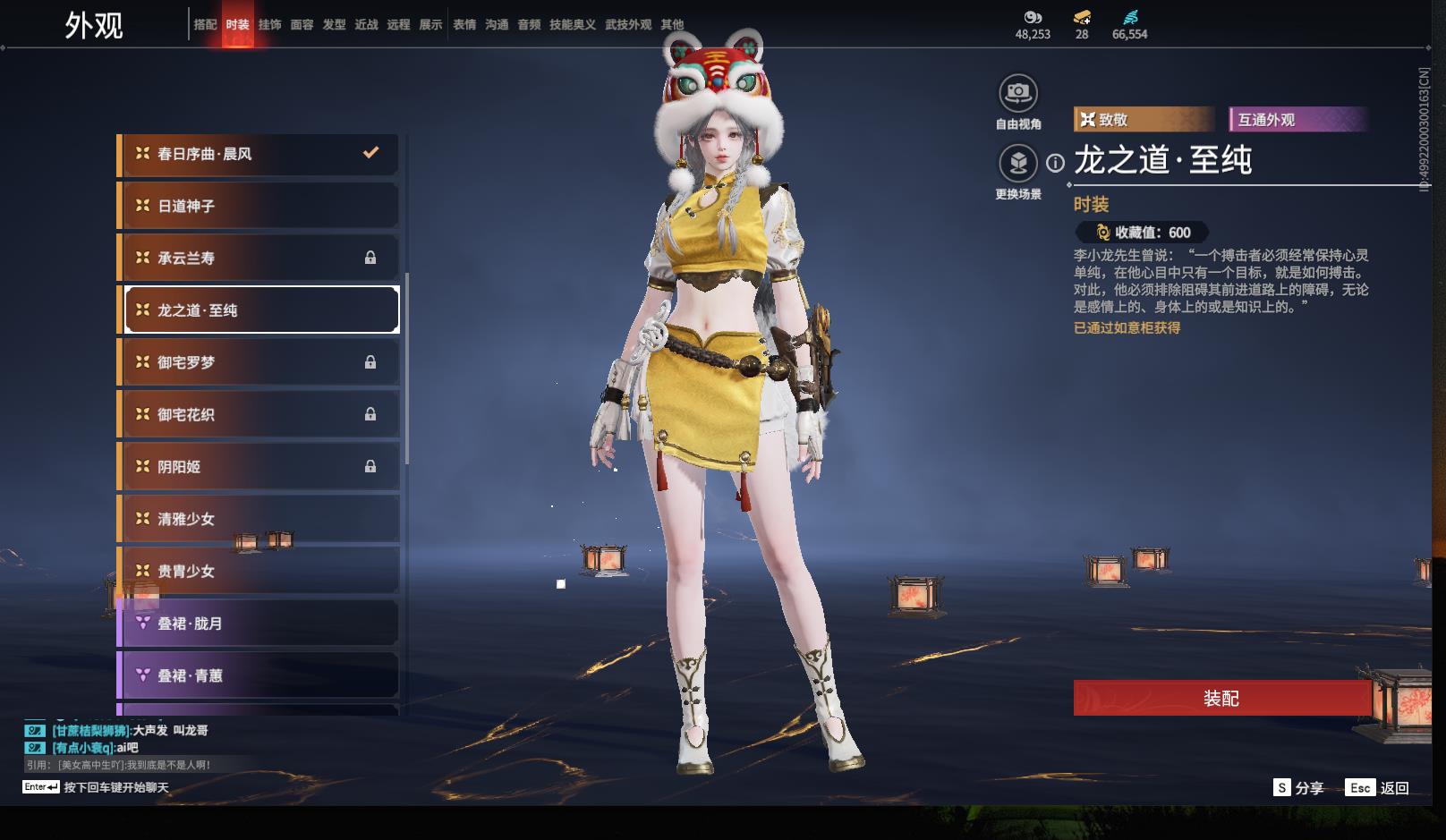Choose the 清雅少女 outfit
Screen dimensions: 1446x840
[x=259, y=519]
